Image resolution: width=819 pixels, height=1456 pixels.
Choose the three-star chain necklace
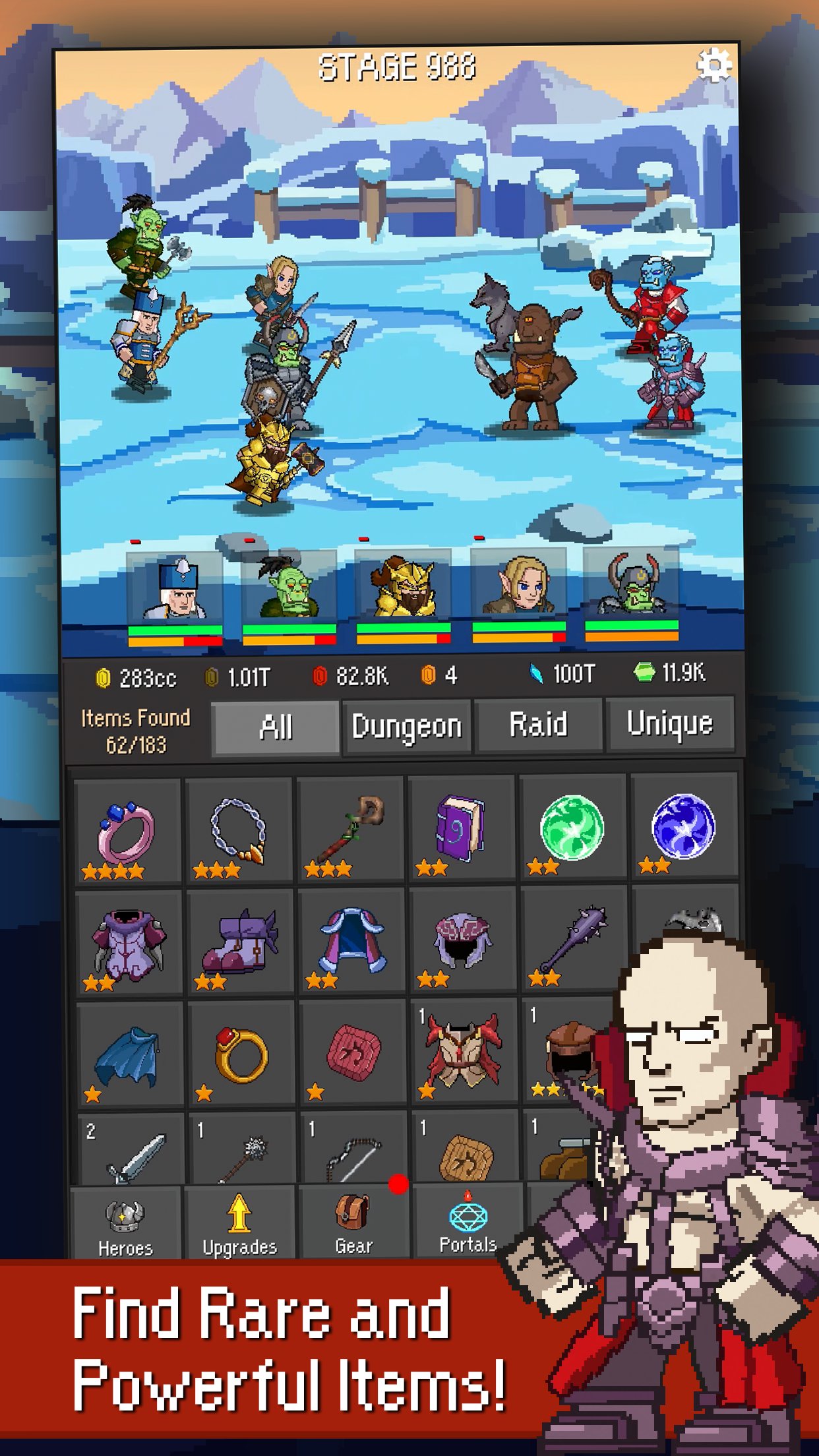coord(238,830)
